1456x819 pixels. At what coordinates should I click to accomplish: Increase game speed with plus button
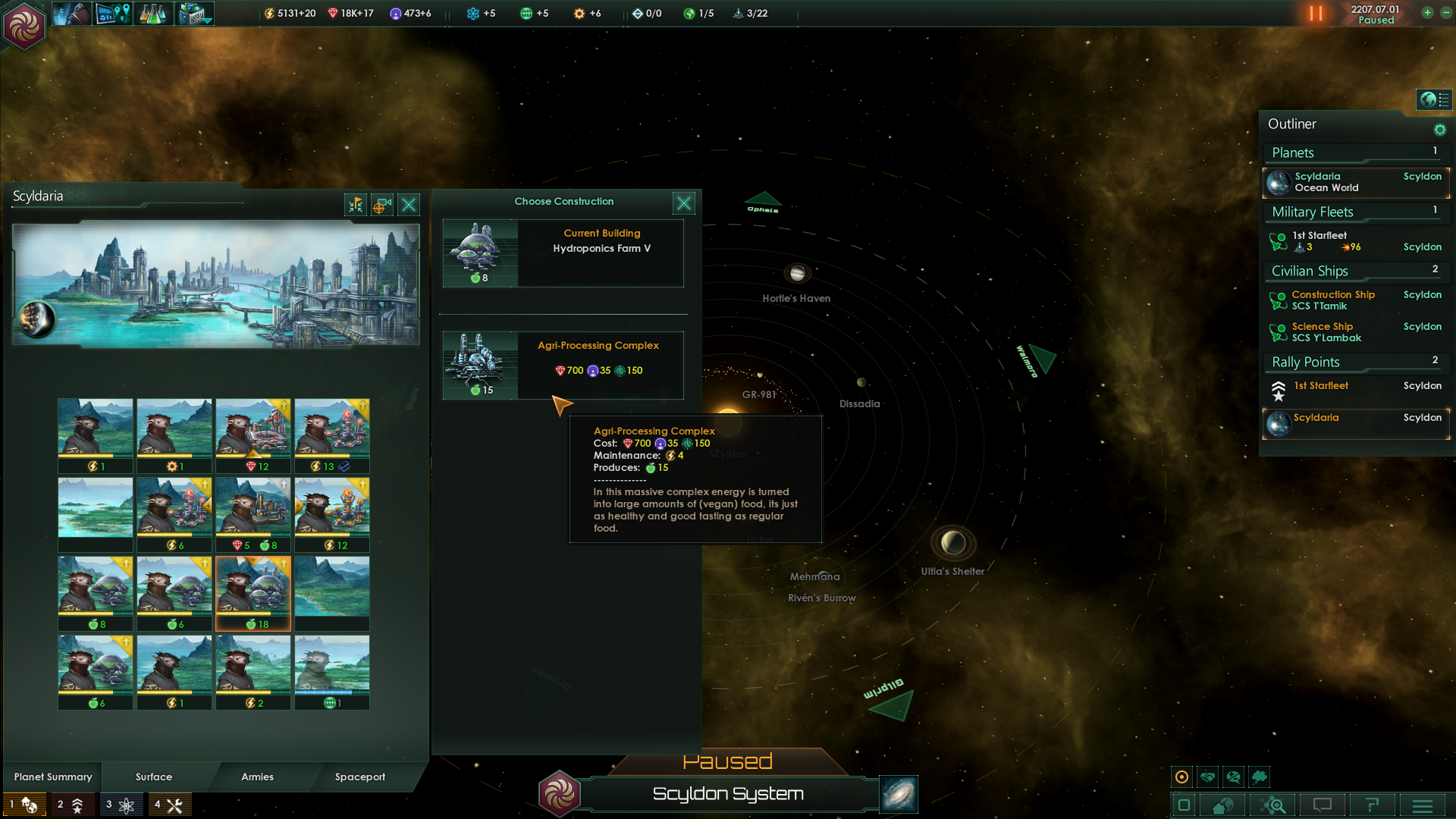pyautogui.click(x=1427, y=13)
